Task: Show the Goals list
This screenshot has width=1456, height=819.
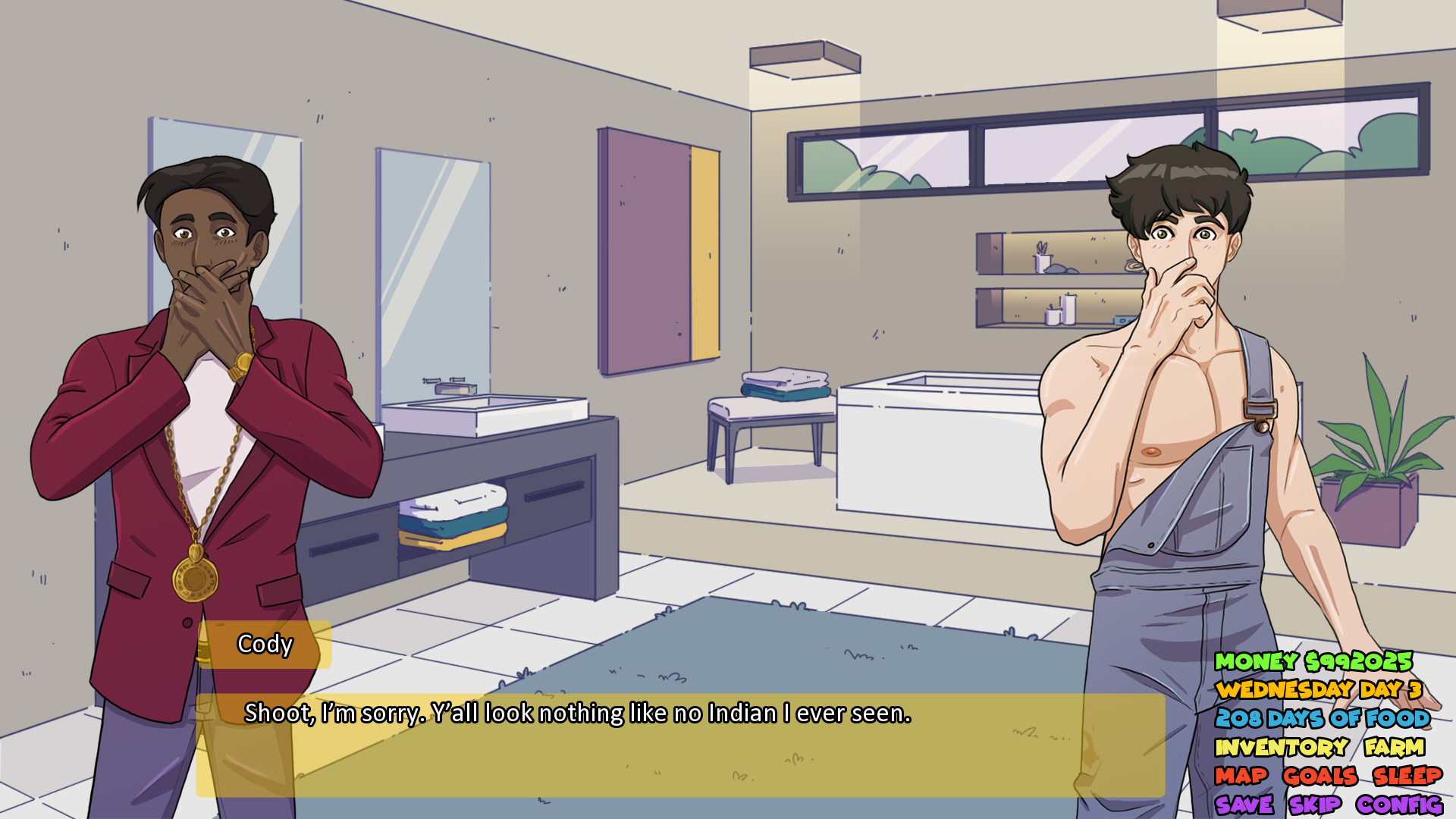Action: pos(1319,777)
